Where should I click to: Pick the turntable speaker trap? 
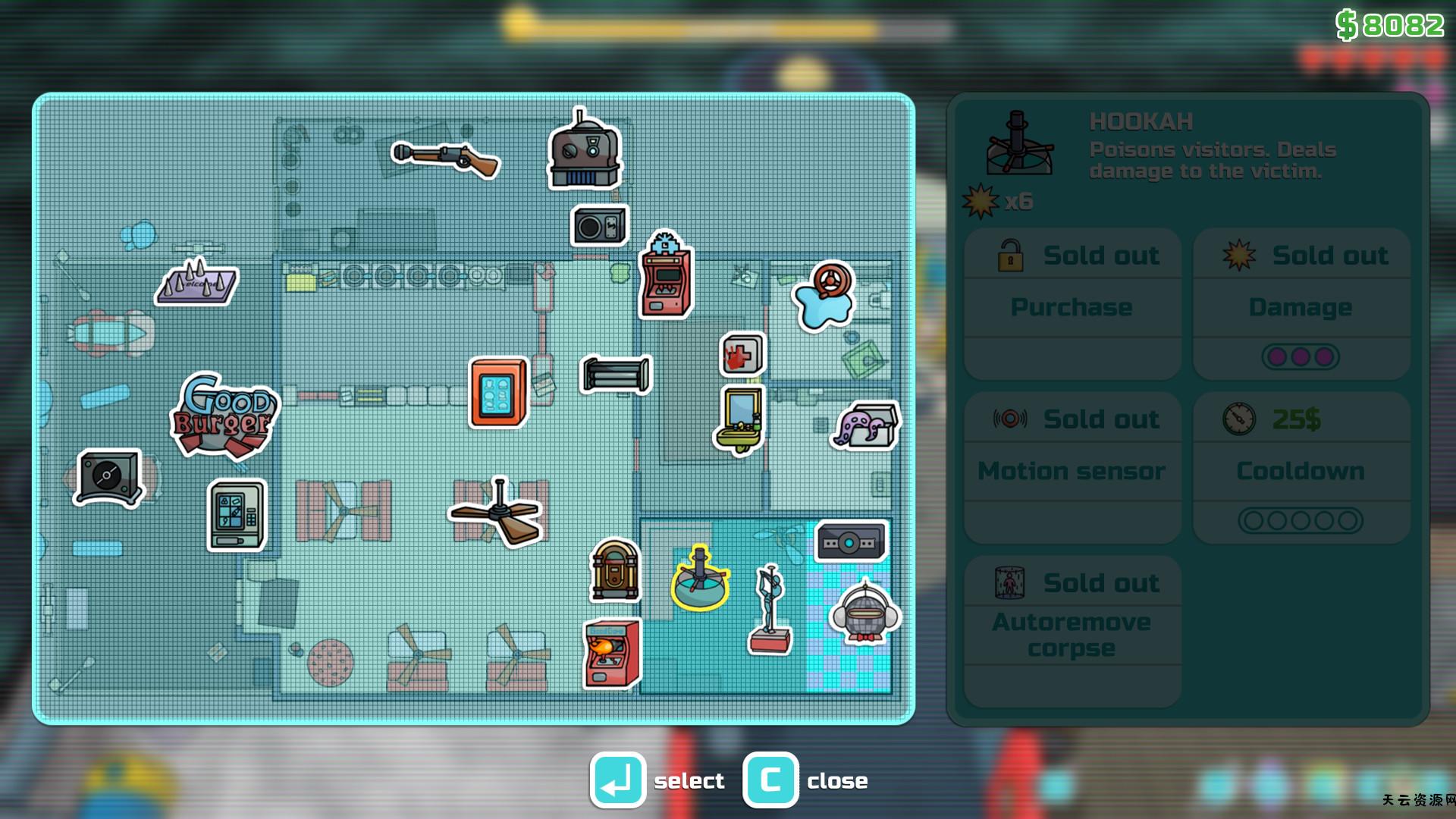coord(108,477)
